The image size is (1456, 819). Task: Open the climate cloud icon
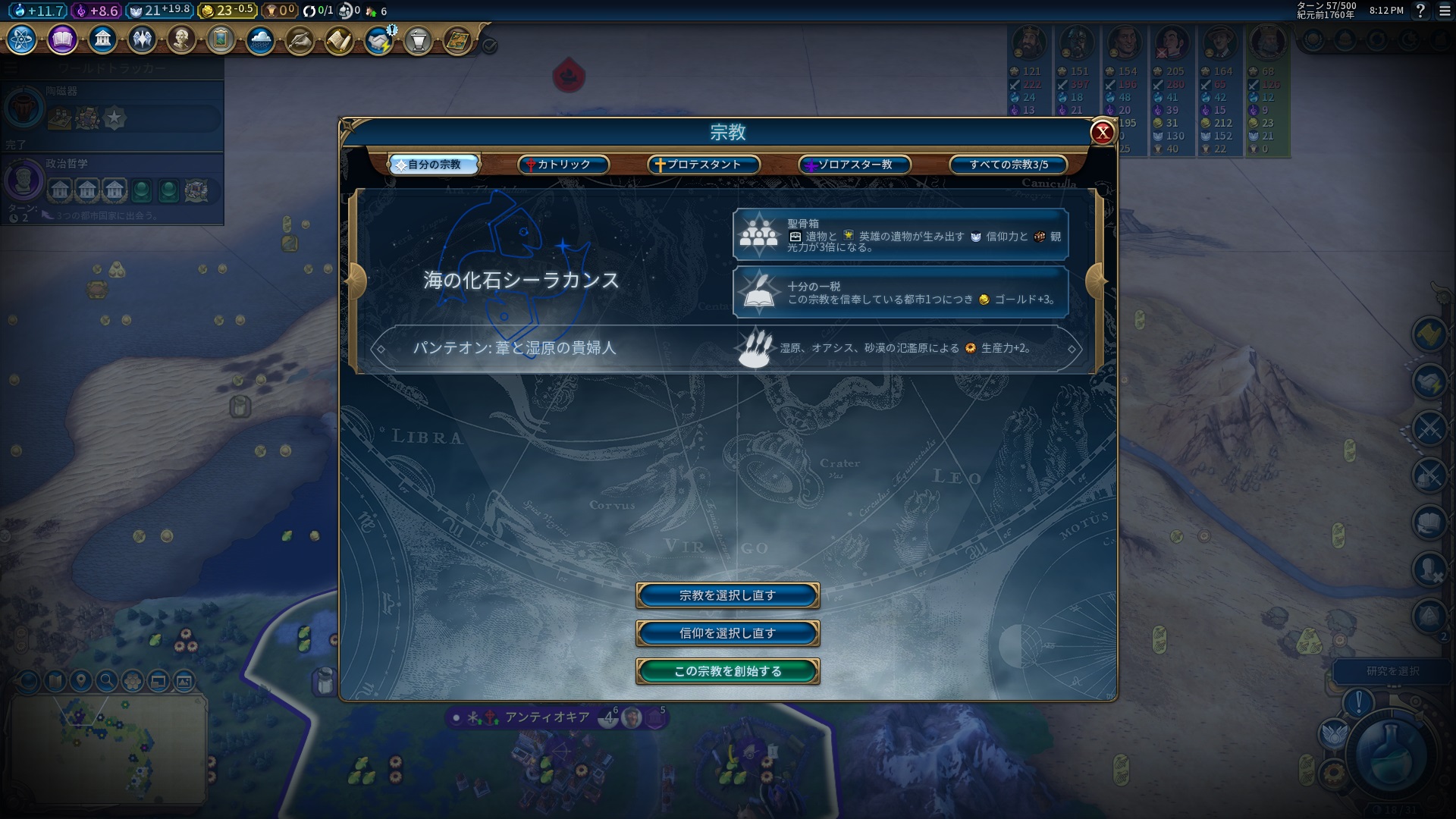[260, 39]
